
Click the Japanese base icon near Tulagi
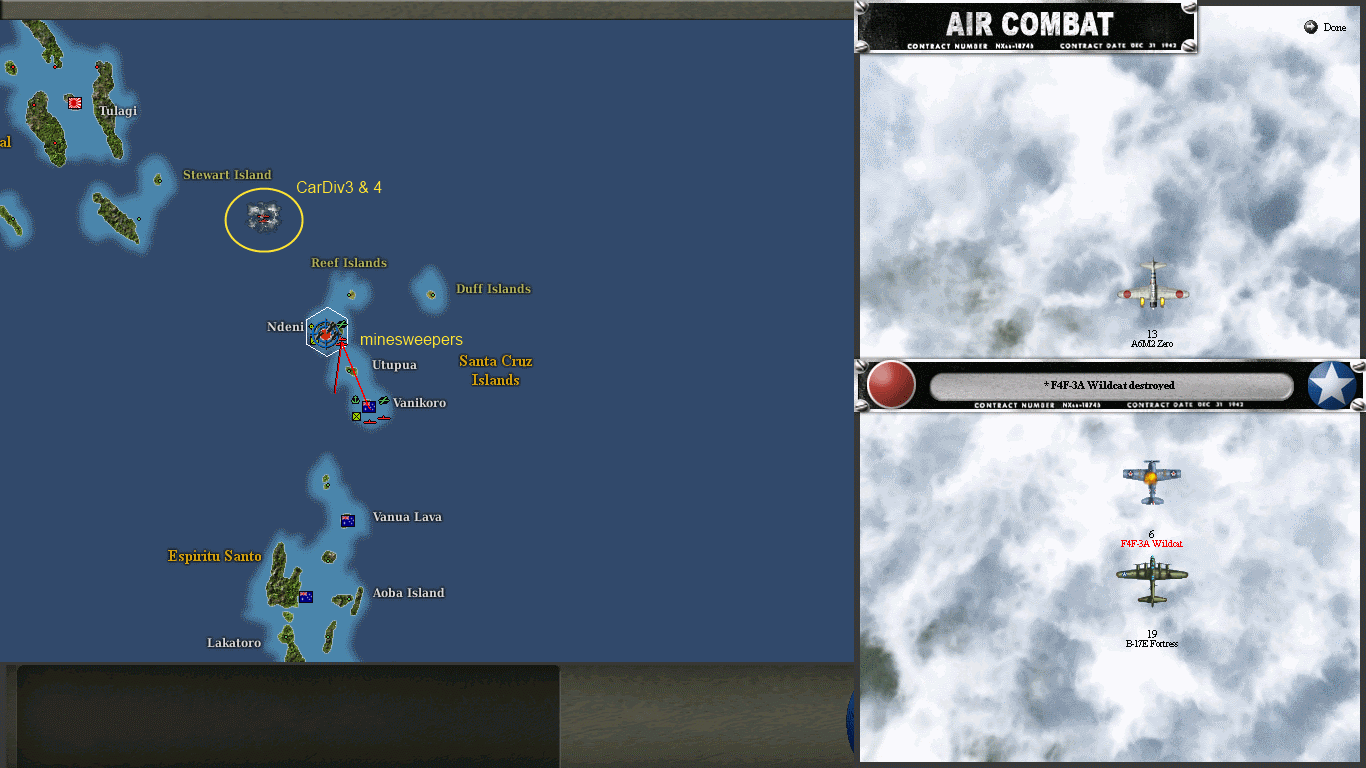74,102
